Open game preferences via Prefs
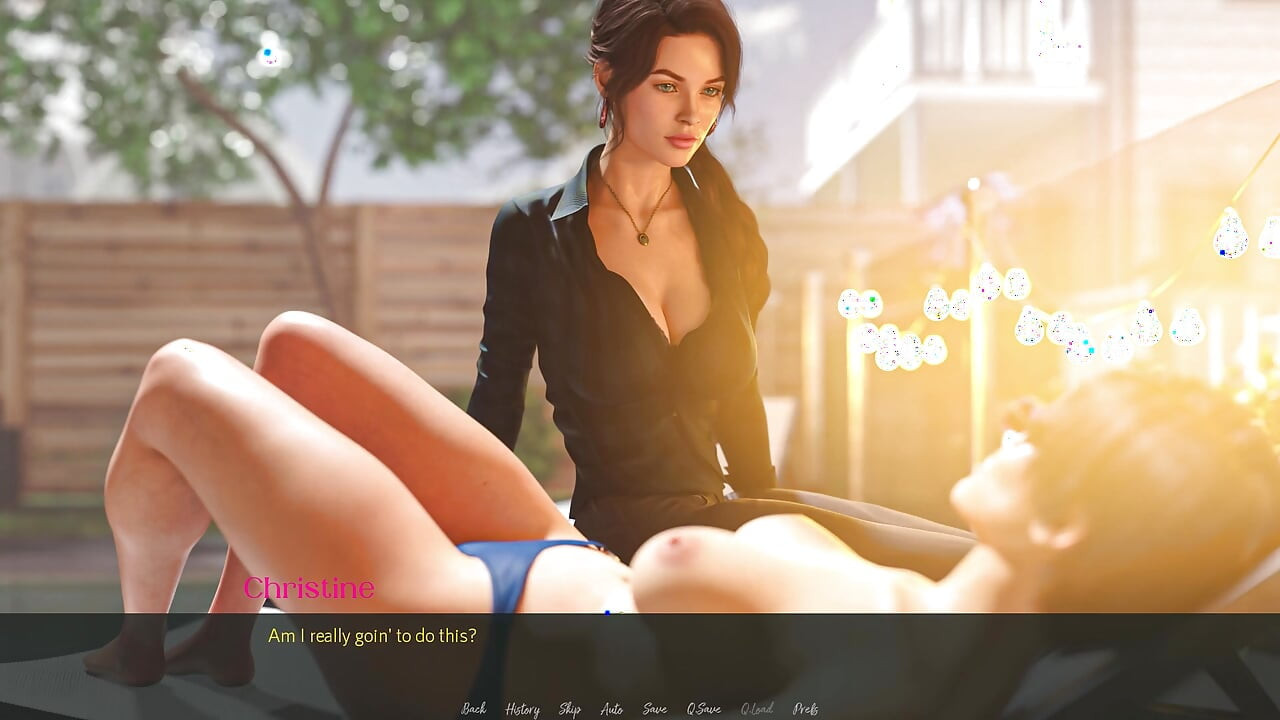 pos(806,708)
